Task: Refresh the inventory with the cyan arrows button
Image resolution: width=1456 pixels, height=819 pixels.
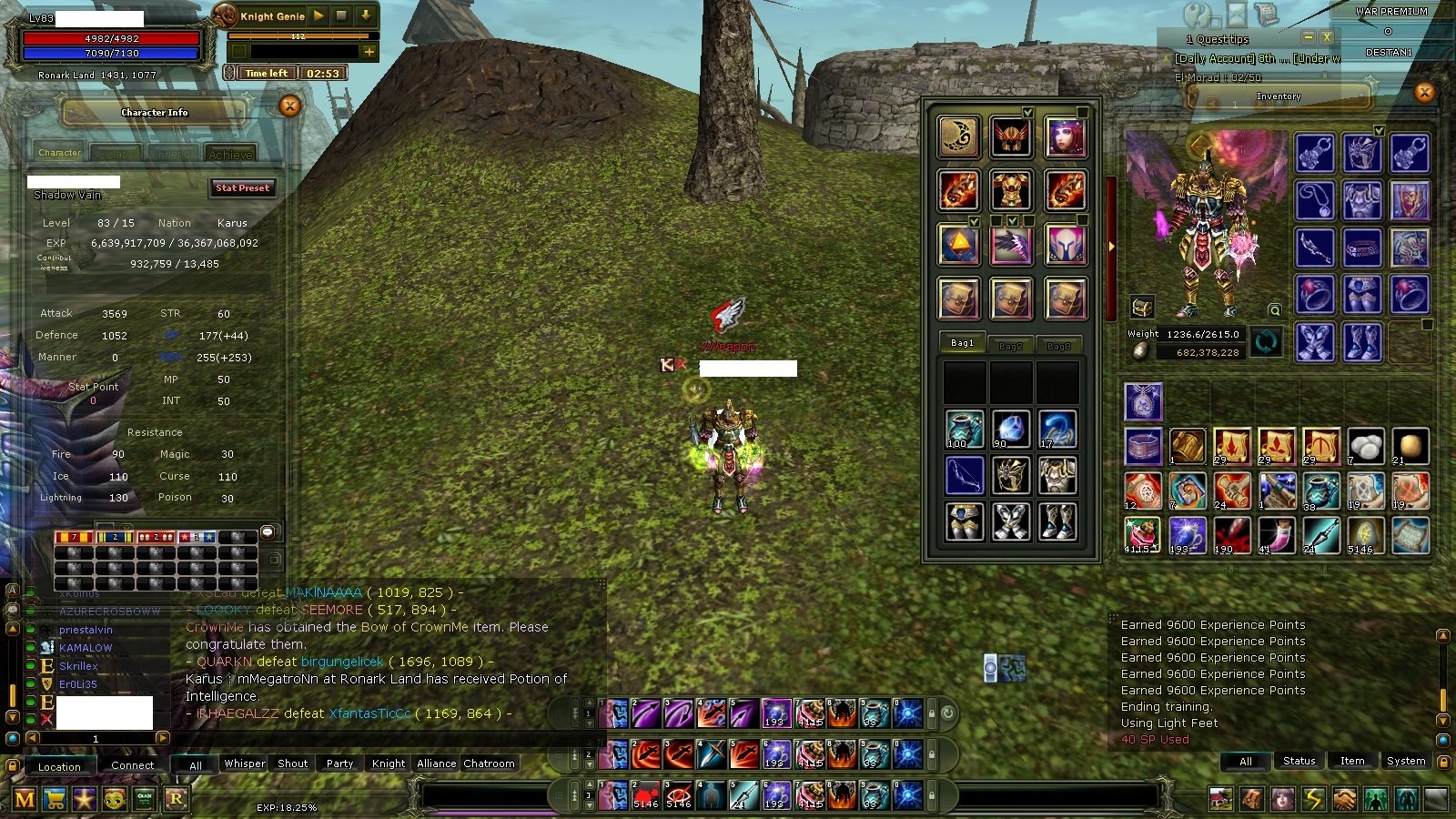Action: point(1266,342)
